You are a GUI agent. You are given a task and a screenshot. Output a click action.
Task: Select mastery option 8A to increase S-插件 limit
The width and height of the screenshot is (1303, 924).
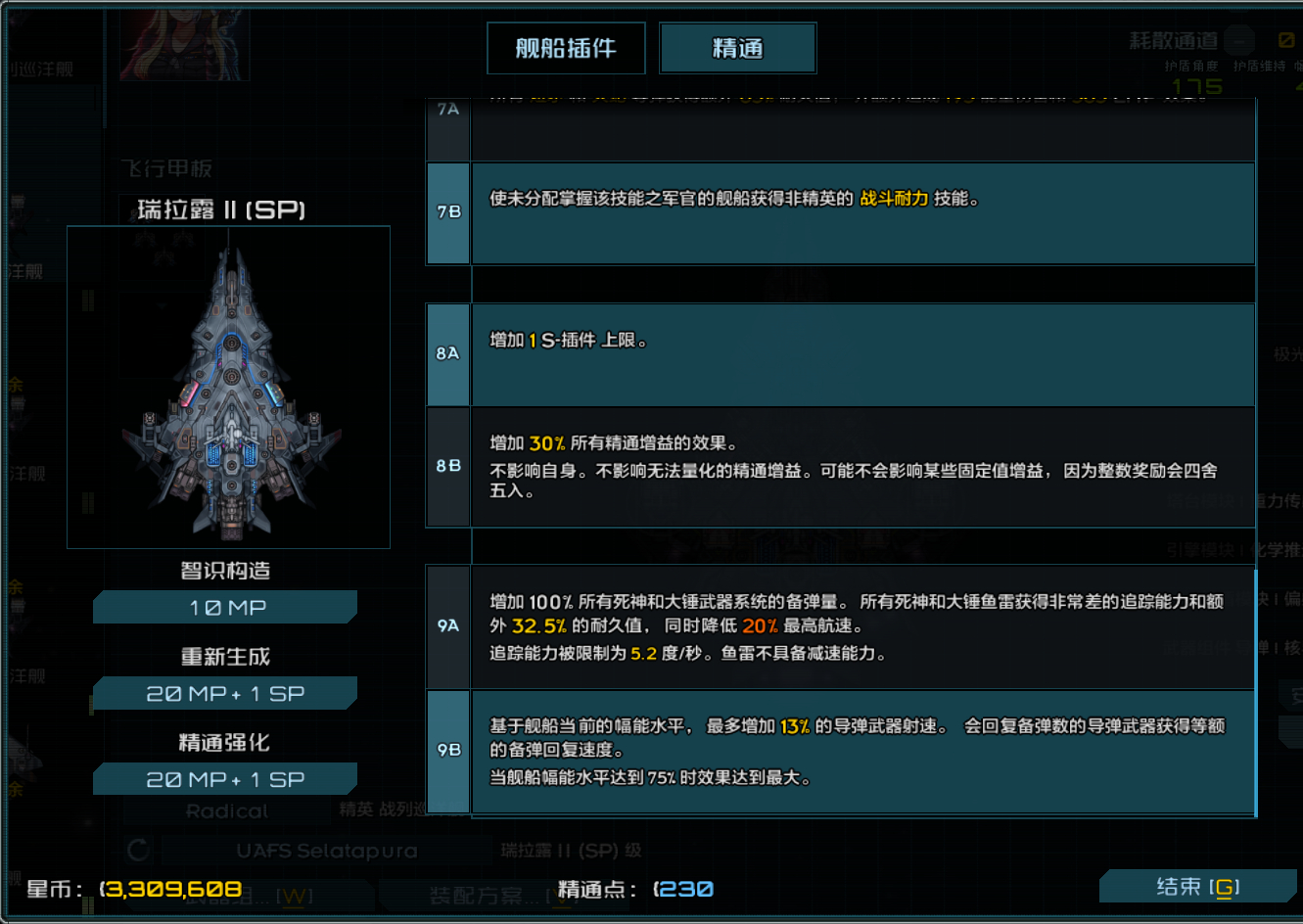(x=861, y=354)
